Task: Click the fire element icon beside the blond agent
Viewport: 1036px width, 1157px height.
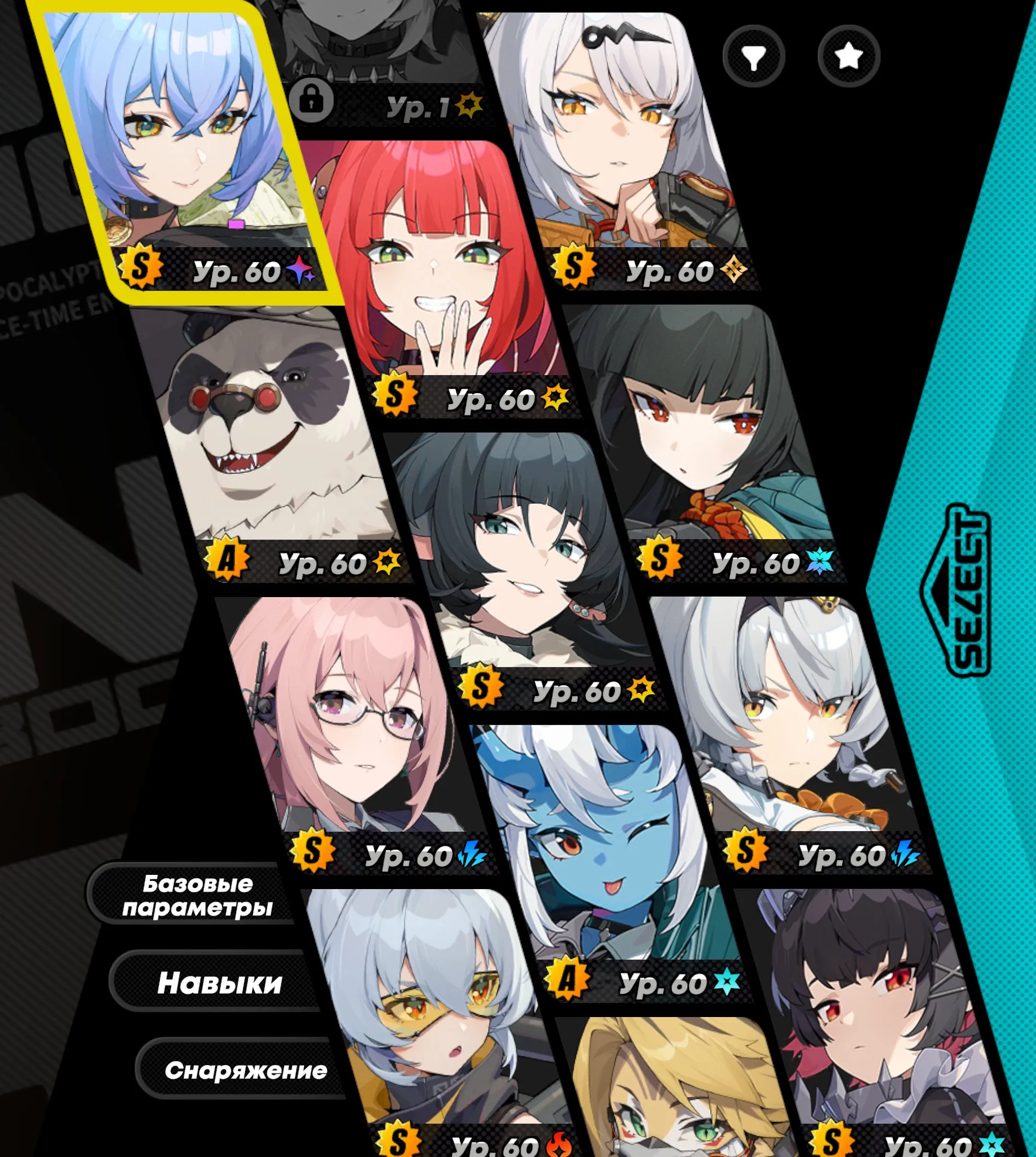Action: [560, 1144]
